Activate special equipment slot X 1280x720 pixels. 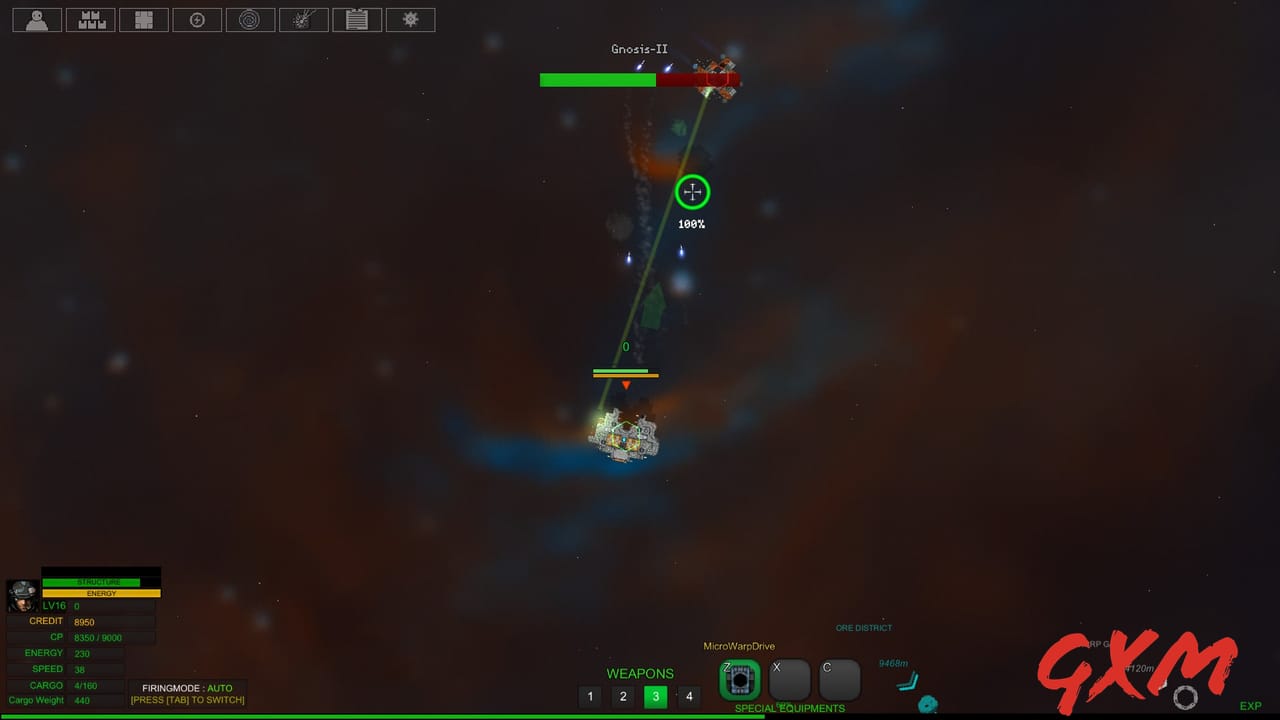[x=789, y=679]
